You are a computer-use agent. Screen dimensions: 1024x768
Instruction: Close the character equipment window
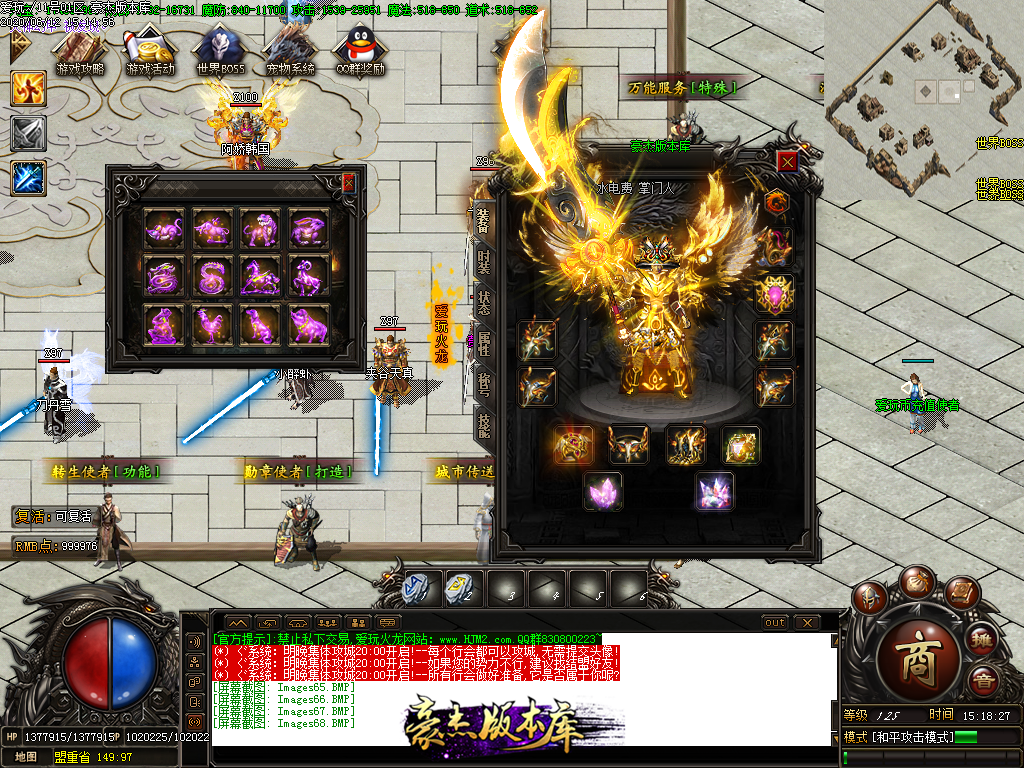coord(788,161)
